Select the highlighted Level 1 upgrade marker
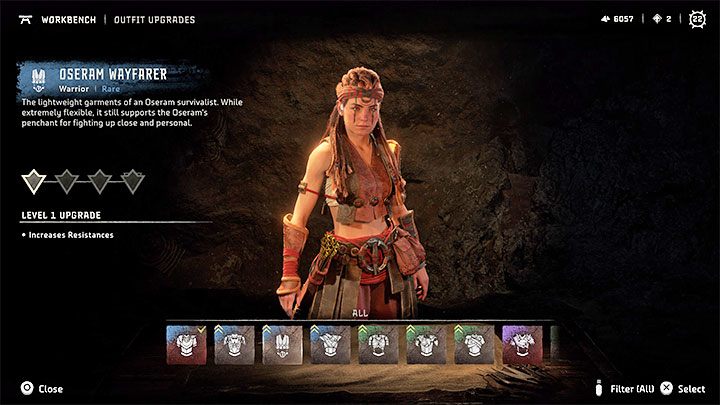This screenshot has width=720, height=405. coord(34,181)
